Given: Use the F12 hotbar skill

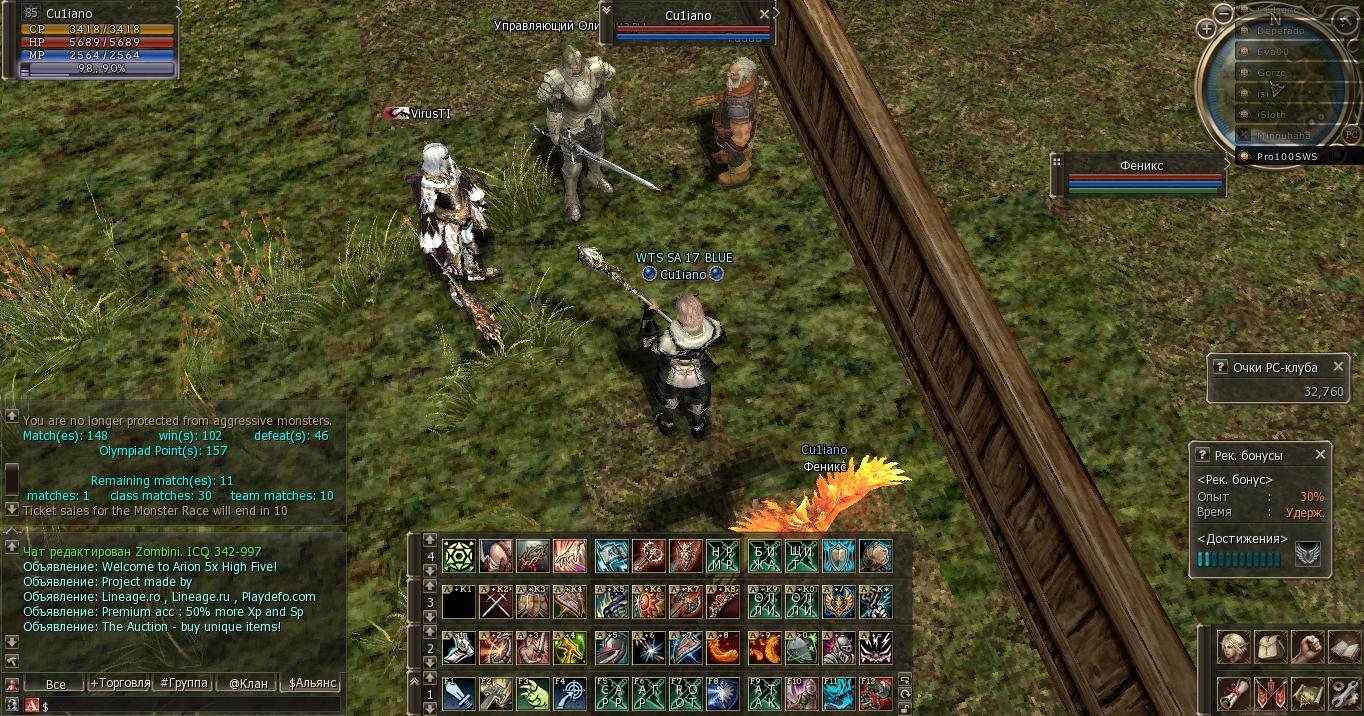Looking at the screenshot, I should 876,693.
